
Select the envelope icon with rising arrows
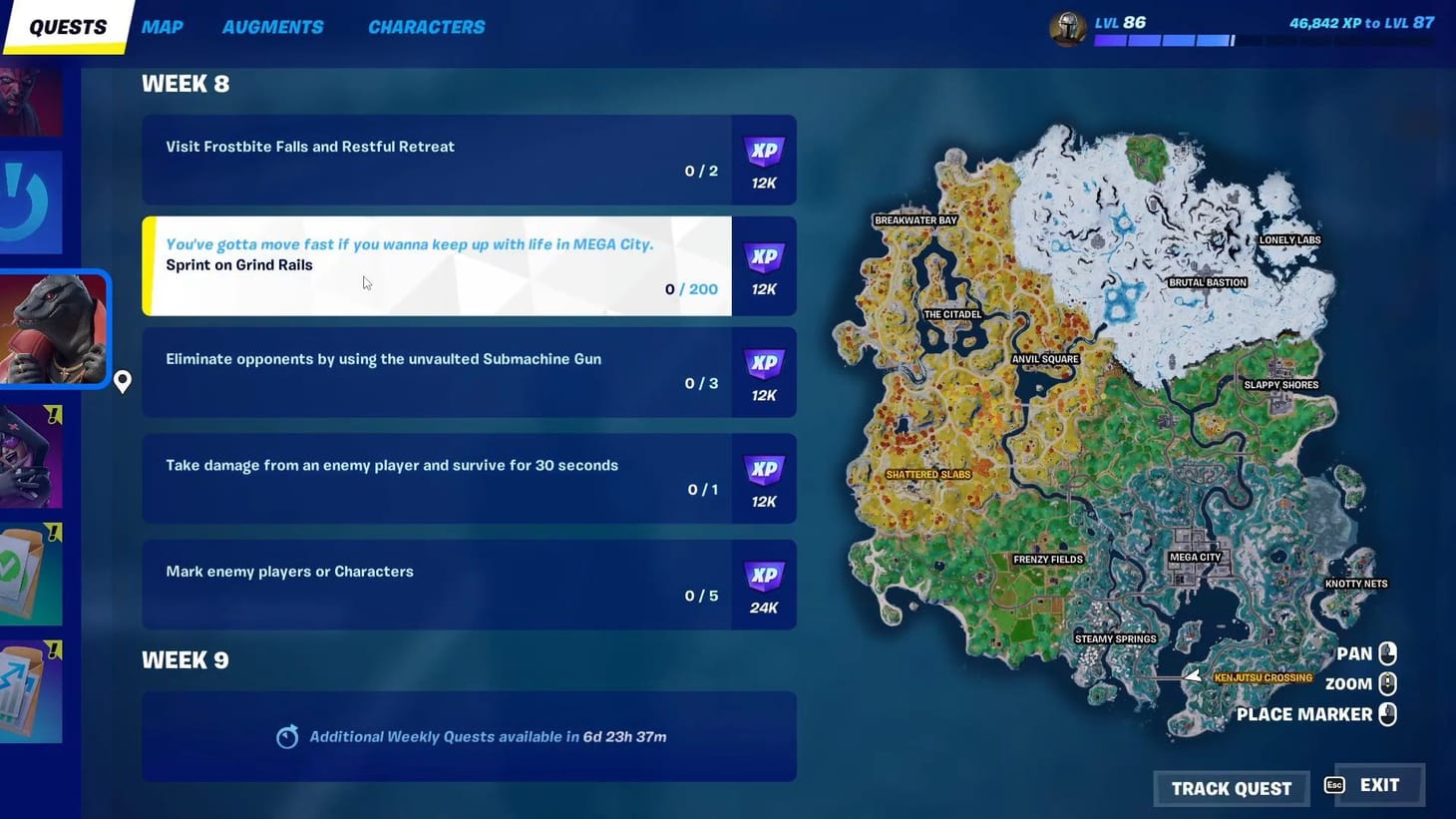coord(32,688)
